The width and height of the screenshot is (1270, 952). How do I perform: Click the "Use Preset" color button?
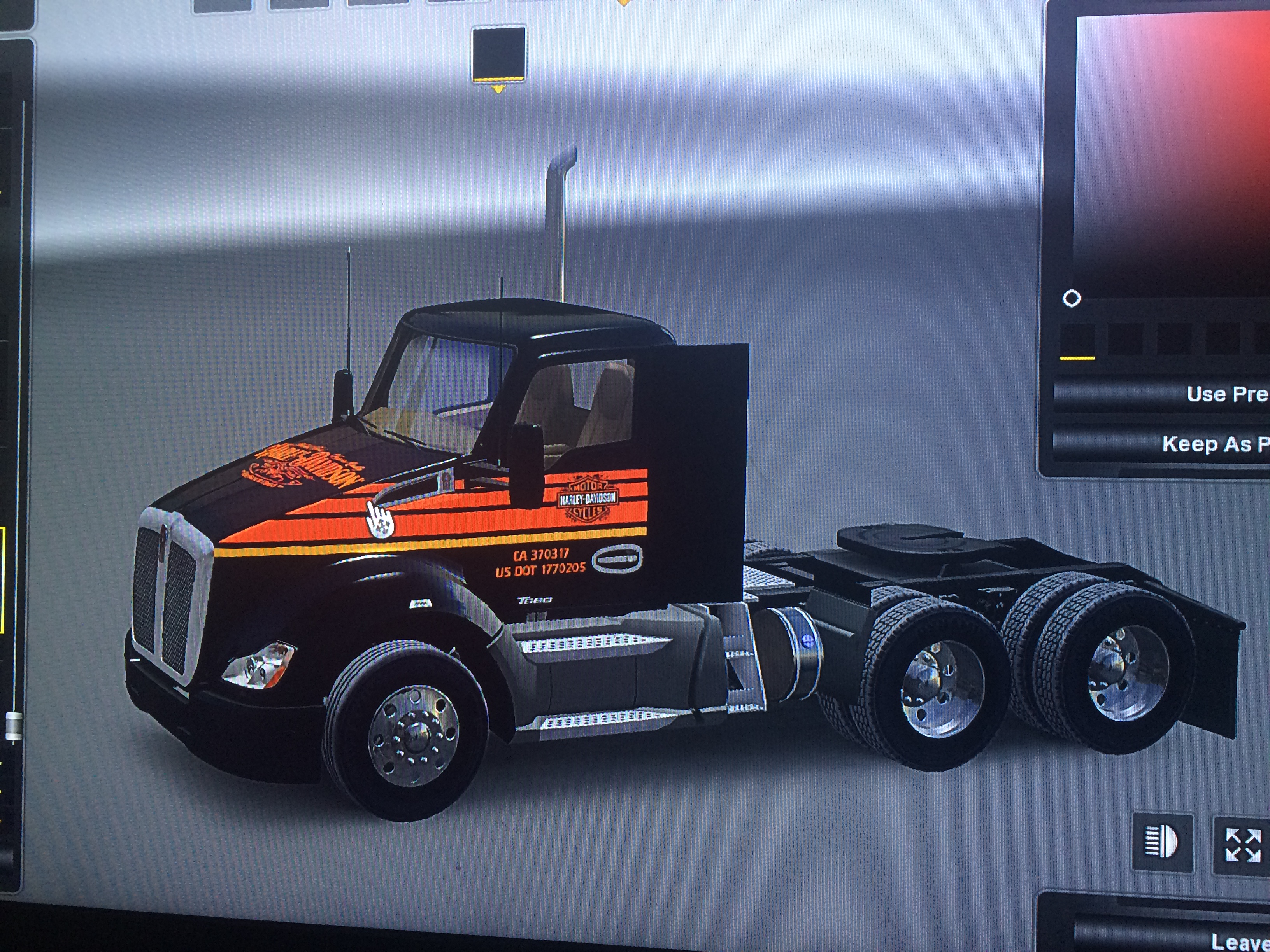(1165, 394)
